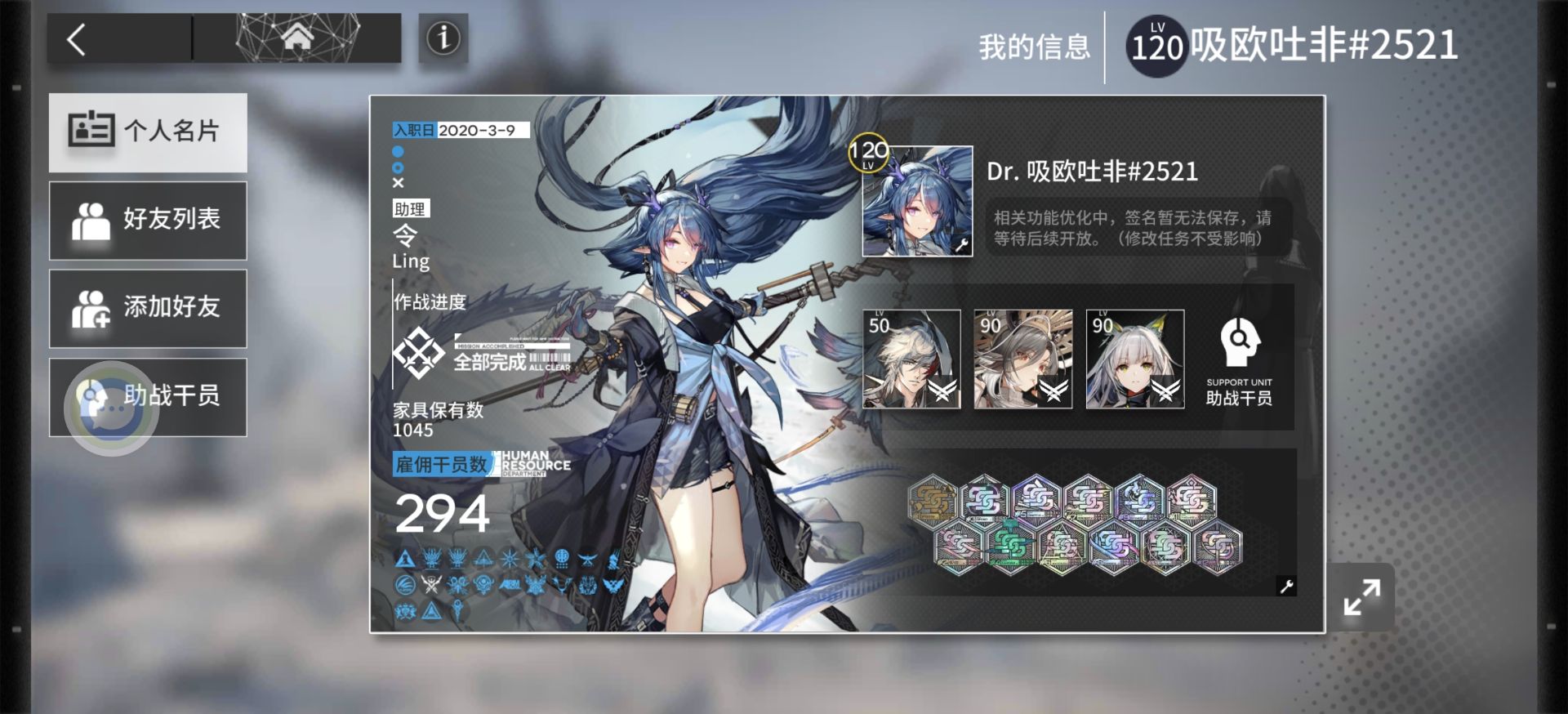This screenshot has height=714, width=1568.
Task: Select the level 50 support operator
Action: click(911, 359)
